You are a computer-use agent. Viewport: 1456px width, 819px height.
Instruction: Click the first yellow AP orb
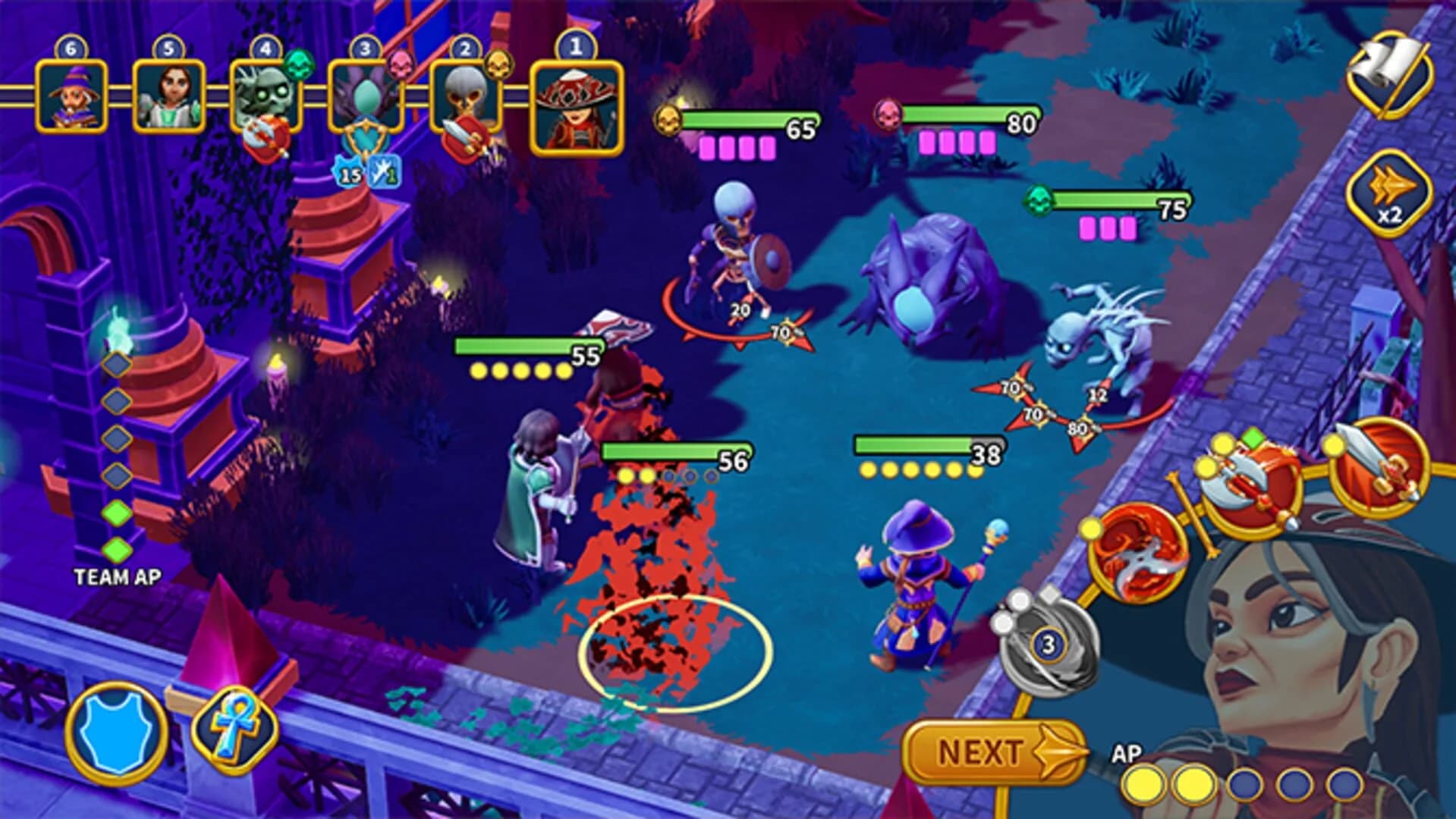click(1146, 781)
